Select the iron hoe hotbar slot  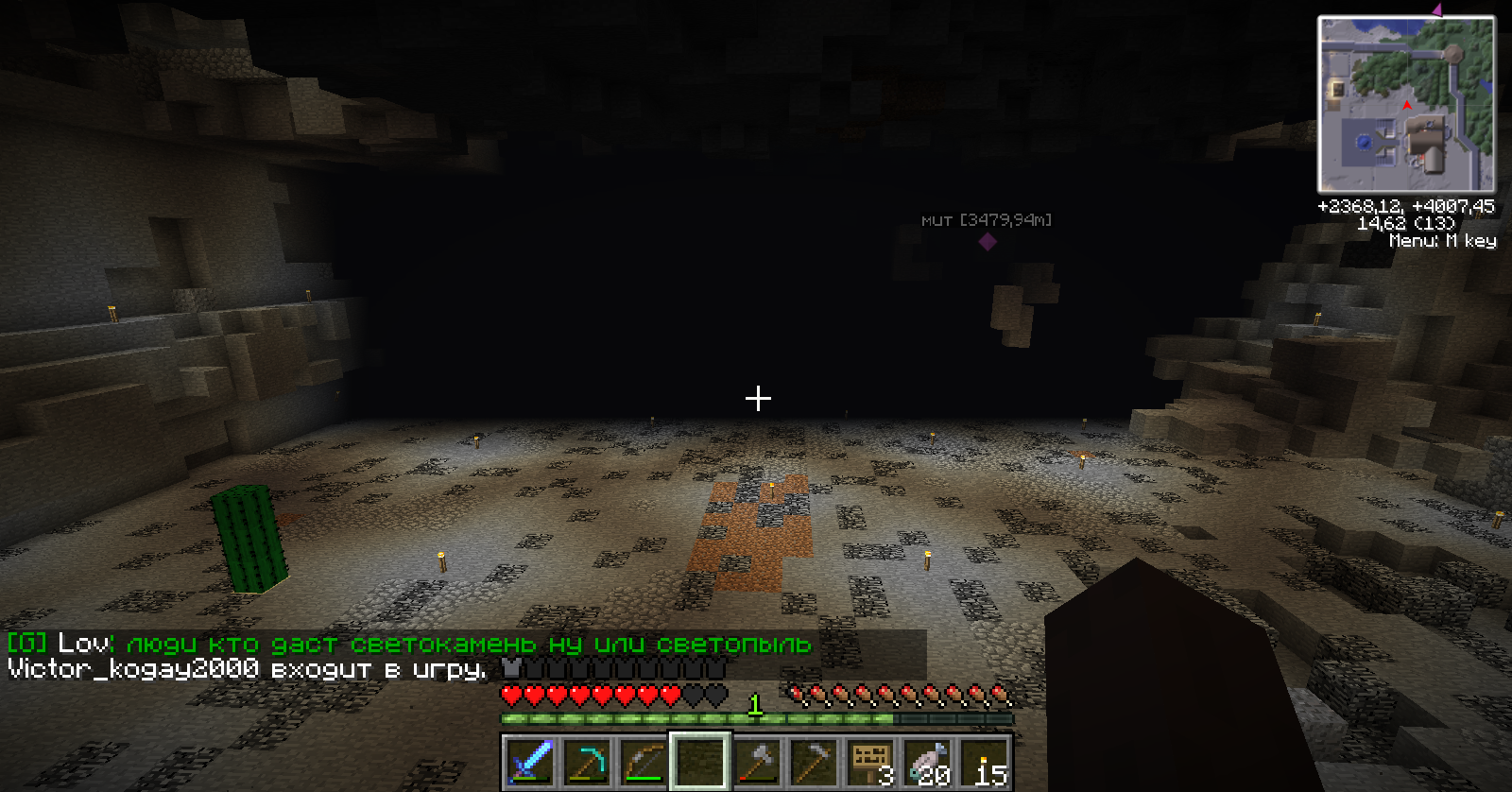pos(814,760)
